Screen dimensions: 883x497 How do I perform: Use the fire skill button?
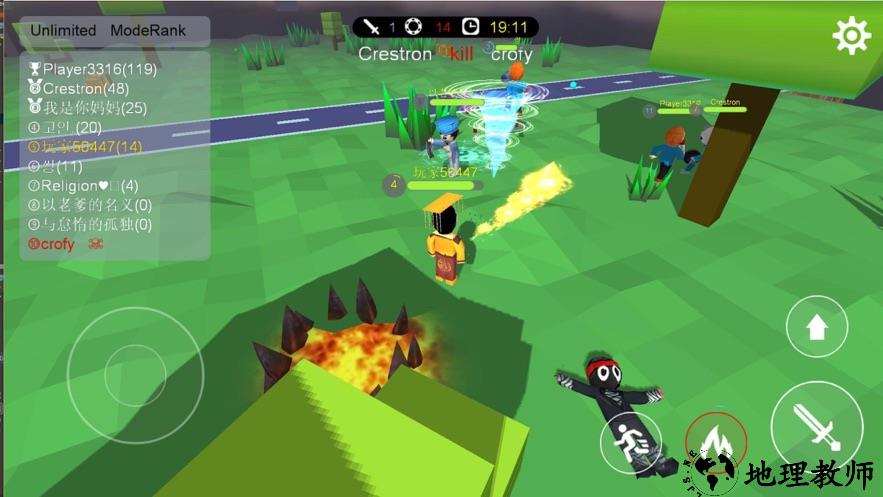pos(716,443)
